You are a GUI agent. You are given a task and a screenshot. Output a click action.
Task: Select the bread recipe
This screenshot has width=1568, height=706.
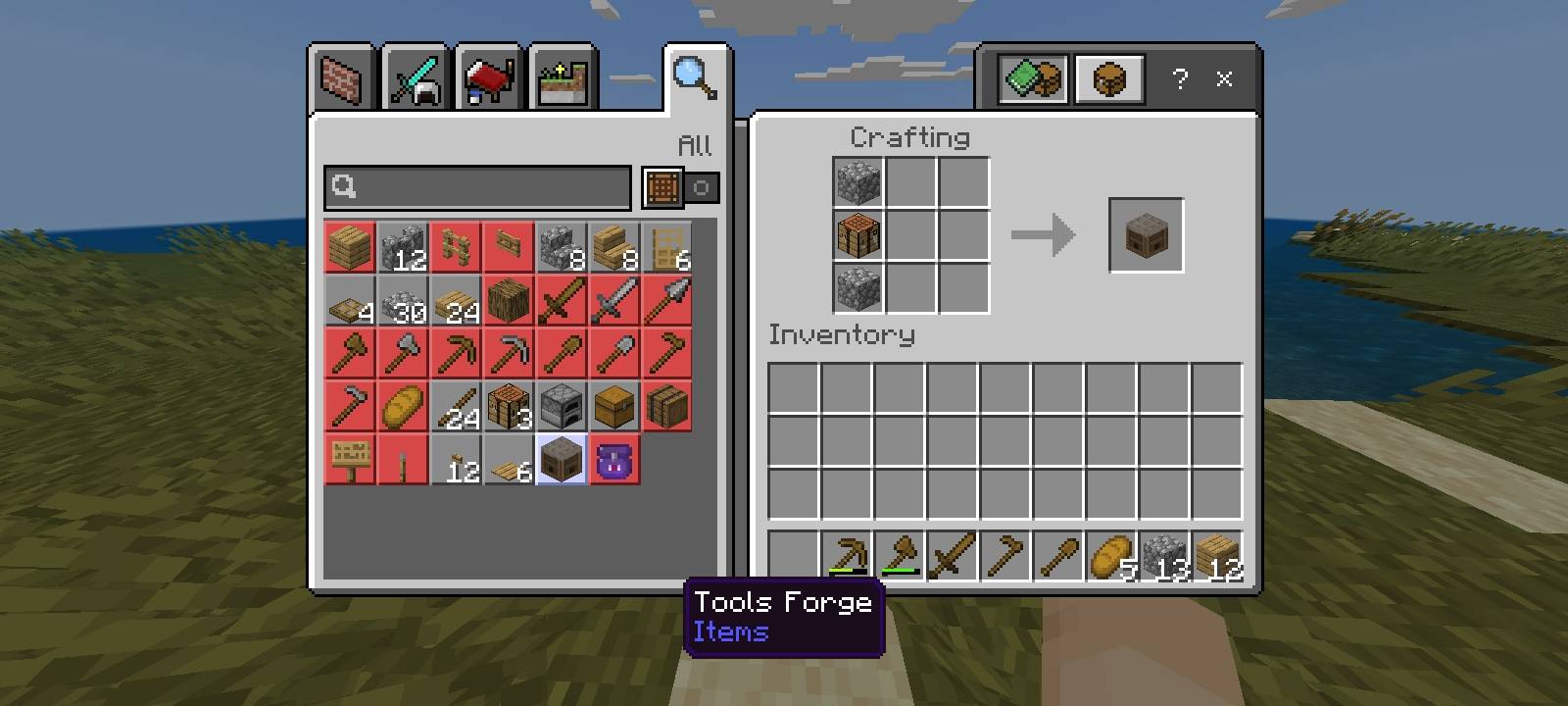403,406
